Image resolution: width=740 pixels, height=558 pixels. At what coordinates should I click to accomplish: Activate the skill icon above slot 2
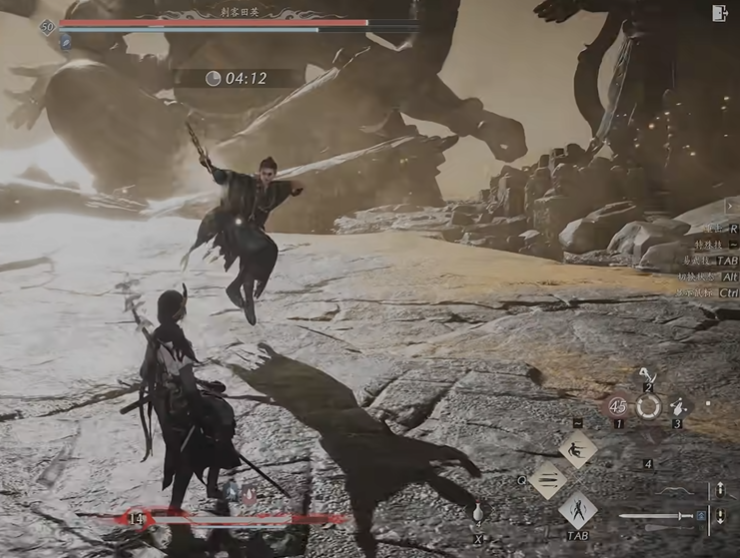pos(647,374)
